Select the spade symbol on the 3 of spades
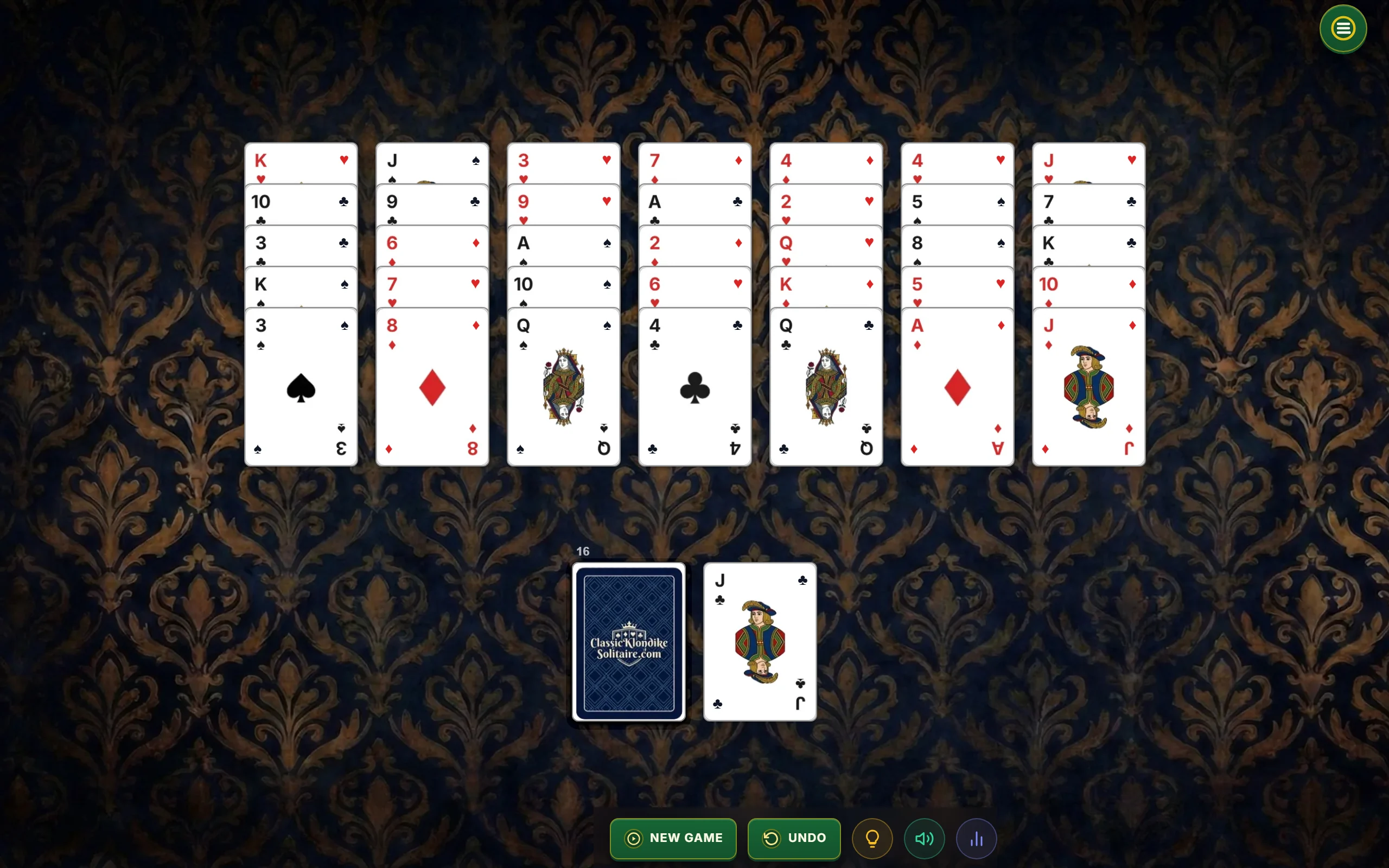 coord(301,389)
